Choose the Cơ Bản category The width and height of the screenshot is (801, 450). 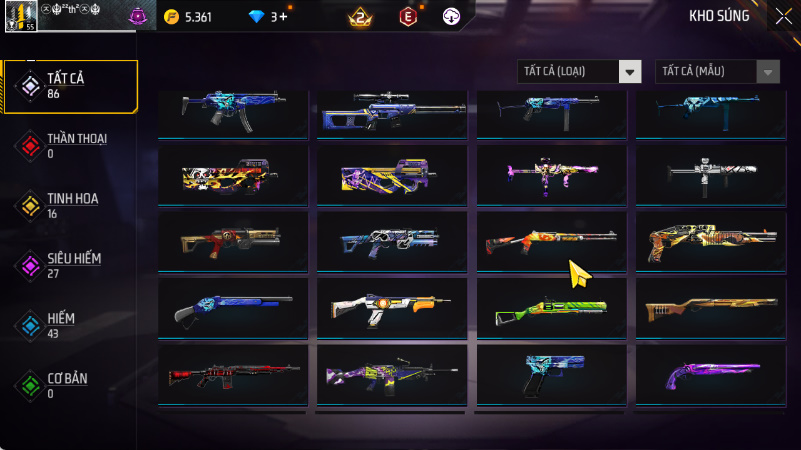[x=70, y=385]
